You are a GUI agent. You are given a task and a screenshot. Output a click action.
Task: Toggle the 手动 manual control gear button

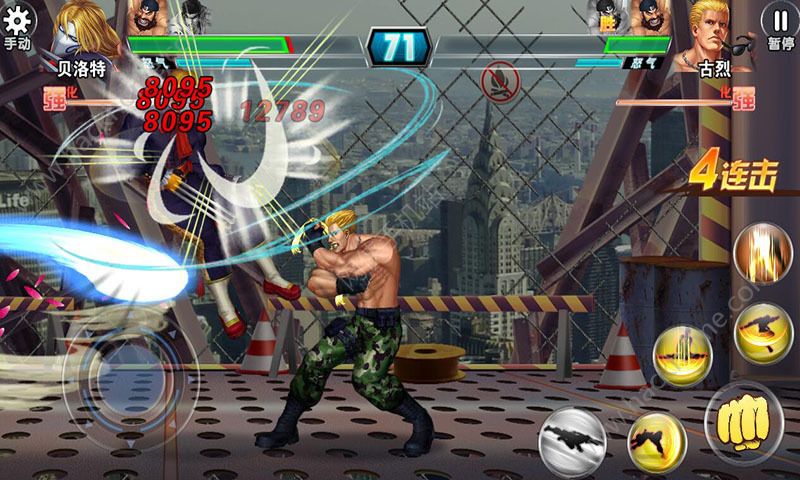[x=18, y=25]
